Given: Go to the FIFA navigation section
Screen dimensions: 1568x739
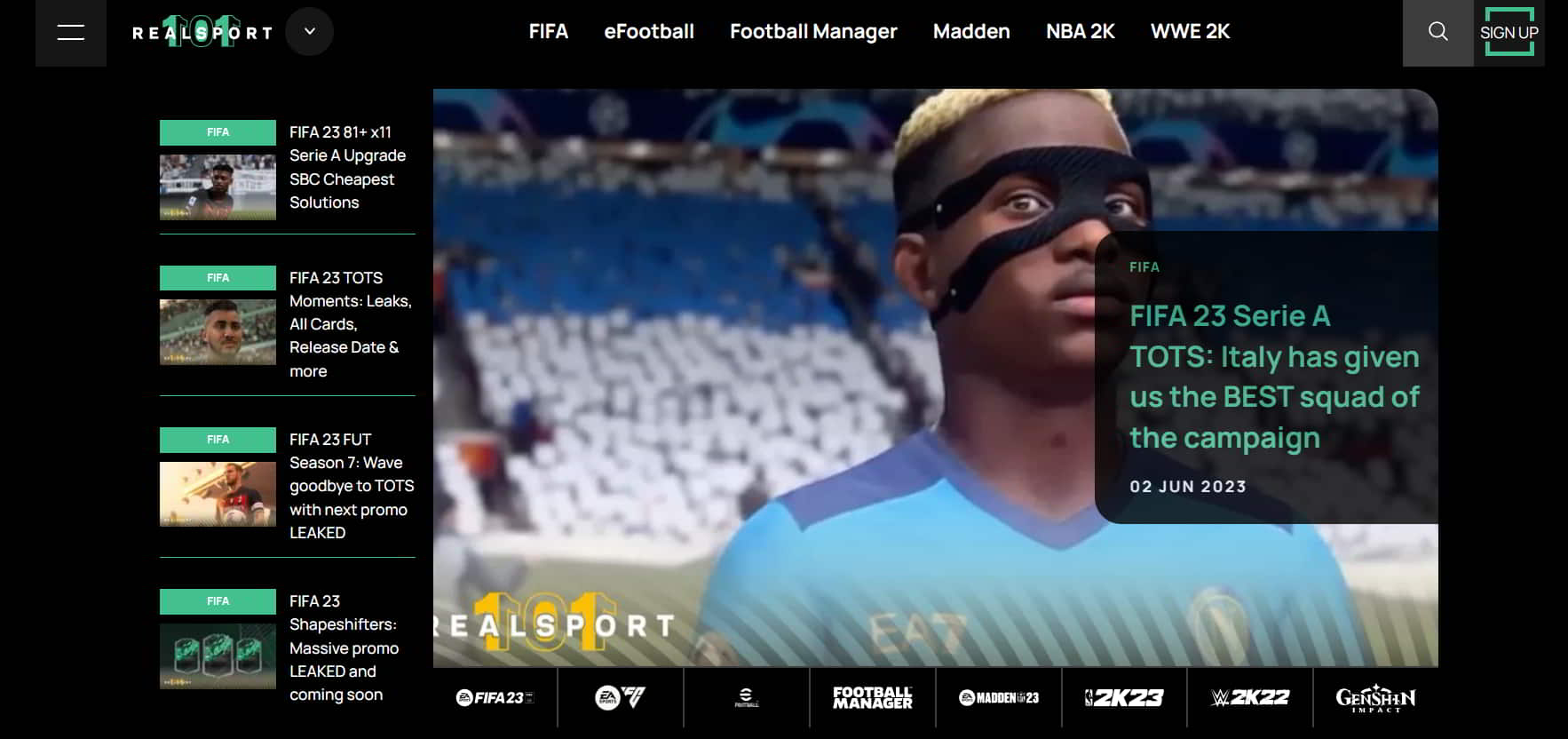Looking at the screenshot, I should [x=548, y=32].
